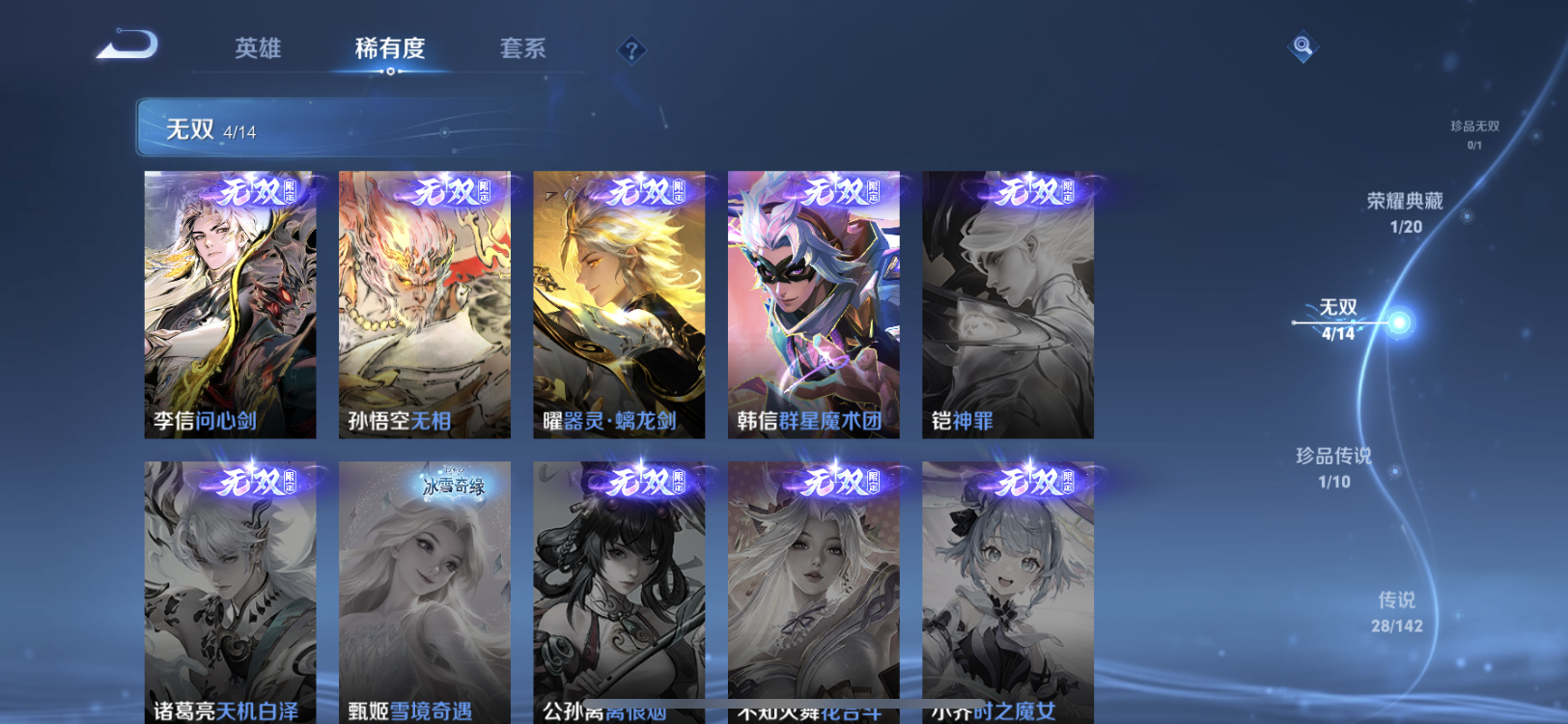The image size is (1568, 724).
Task: Open the 曜器灵·螭龙剑 skin card
Action: click(x=619, y=304)
